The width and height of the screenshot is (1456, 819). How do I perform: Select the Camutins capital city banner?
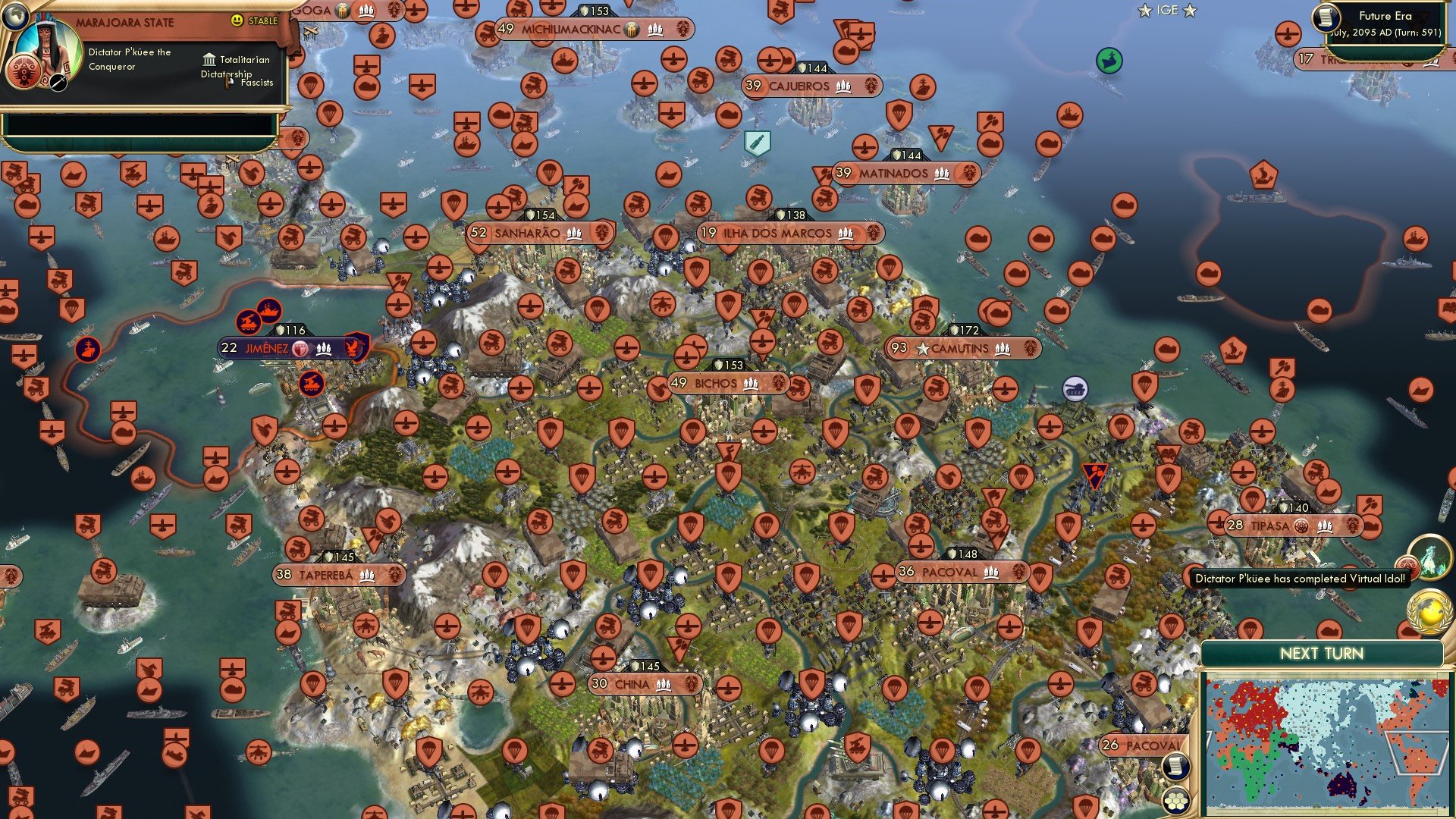(x=963, y=348)
